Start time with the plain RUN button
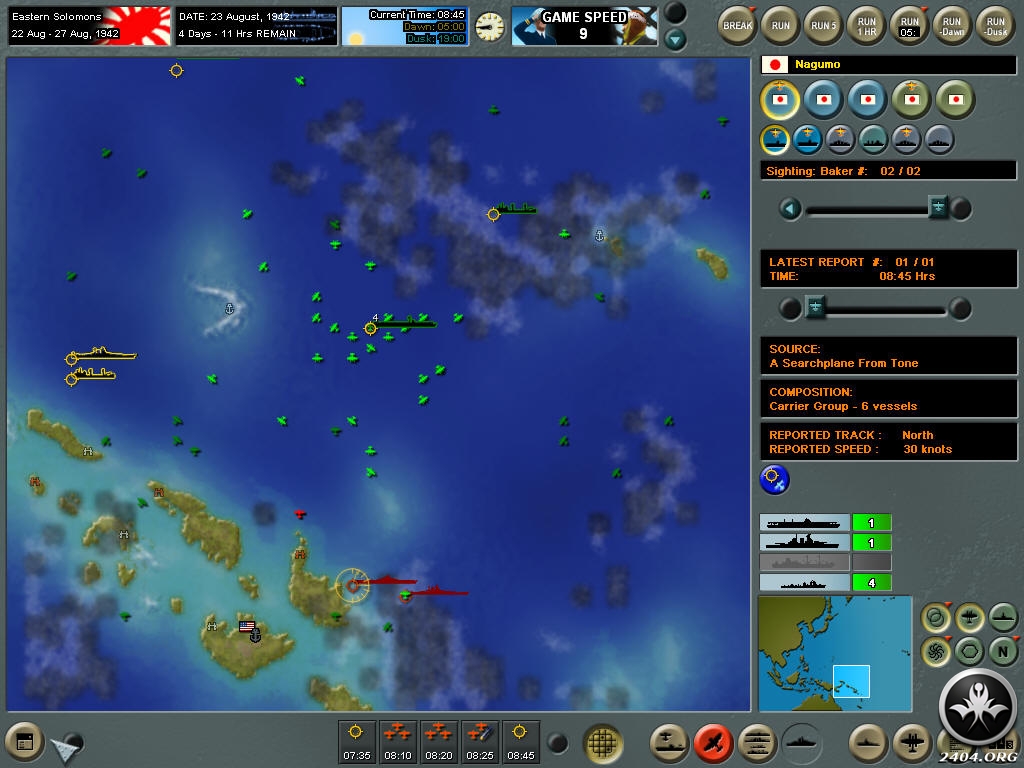The height and width of the screenshot is (768, 1024). coord(781,24)
